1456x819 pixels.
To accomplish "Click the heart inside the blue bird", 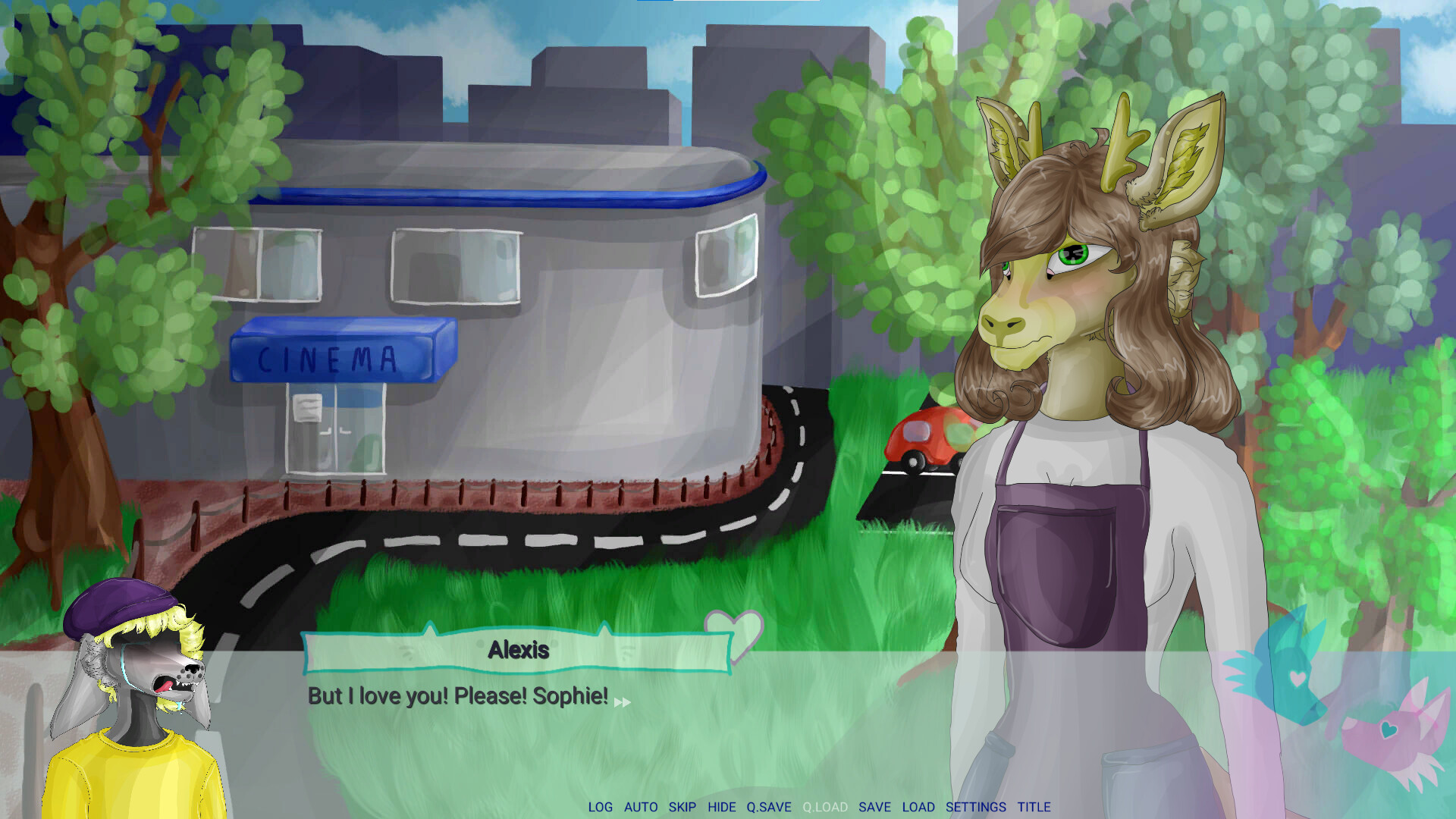I will [x=1297, y=678].
